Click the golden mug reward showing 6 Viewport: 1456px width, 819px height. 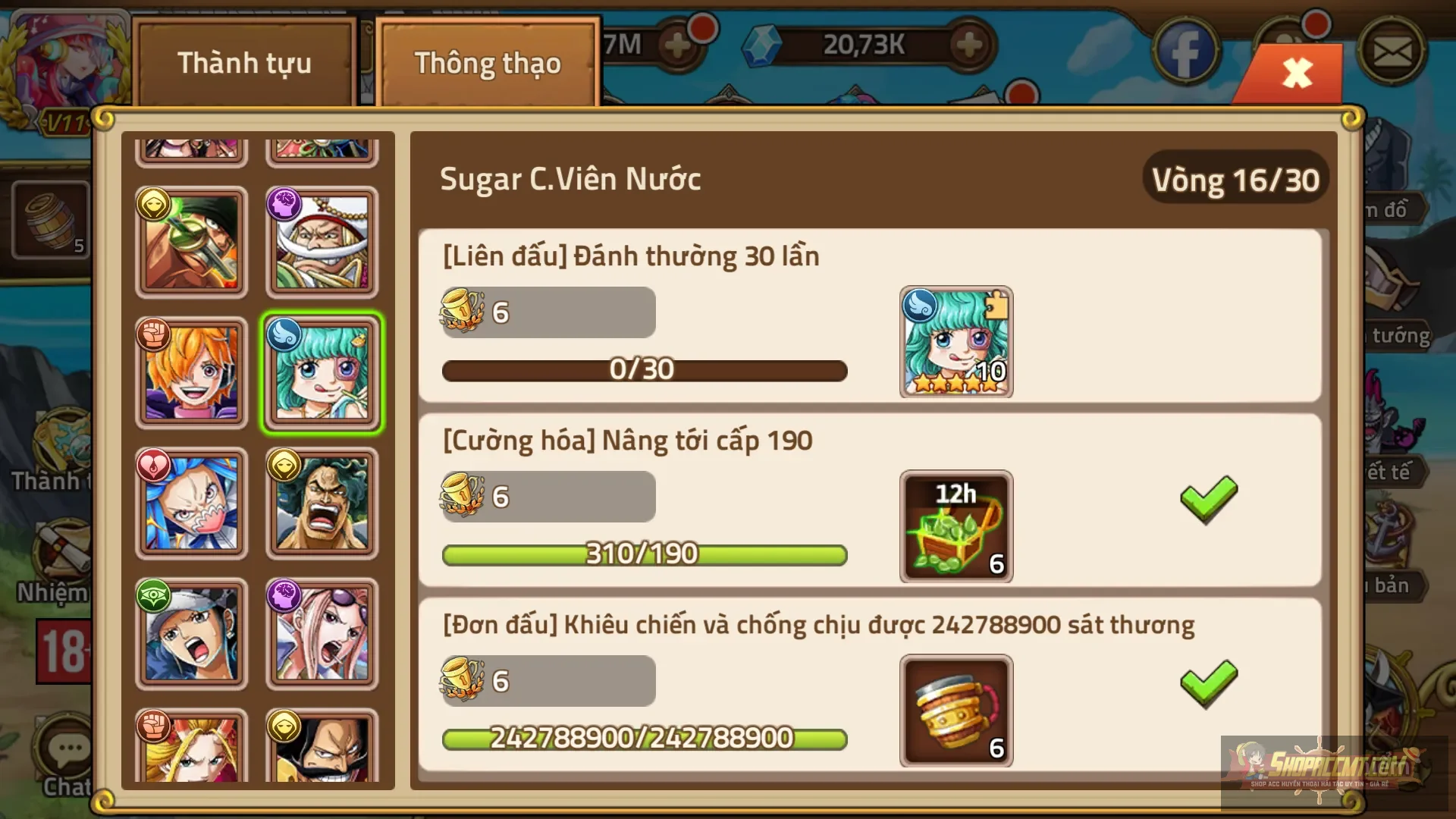pyautogui.click(x=955, y=711)
